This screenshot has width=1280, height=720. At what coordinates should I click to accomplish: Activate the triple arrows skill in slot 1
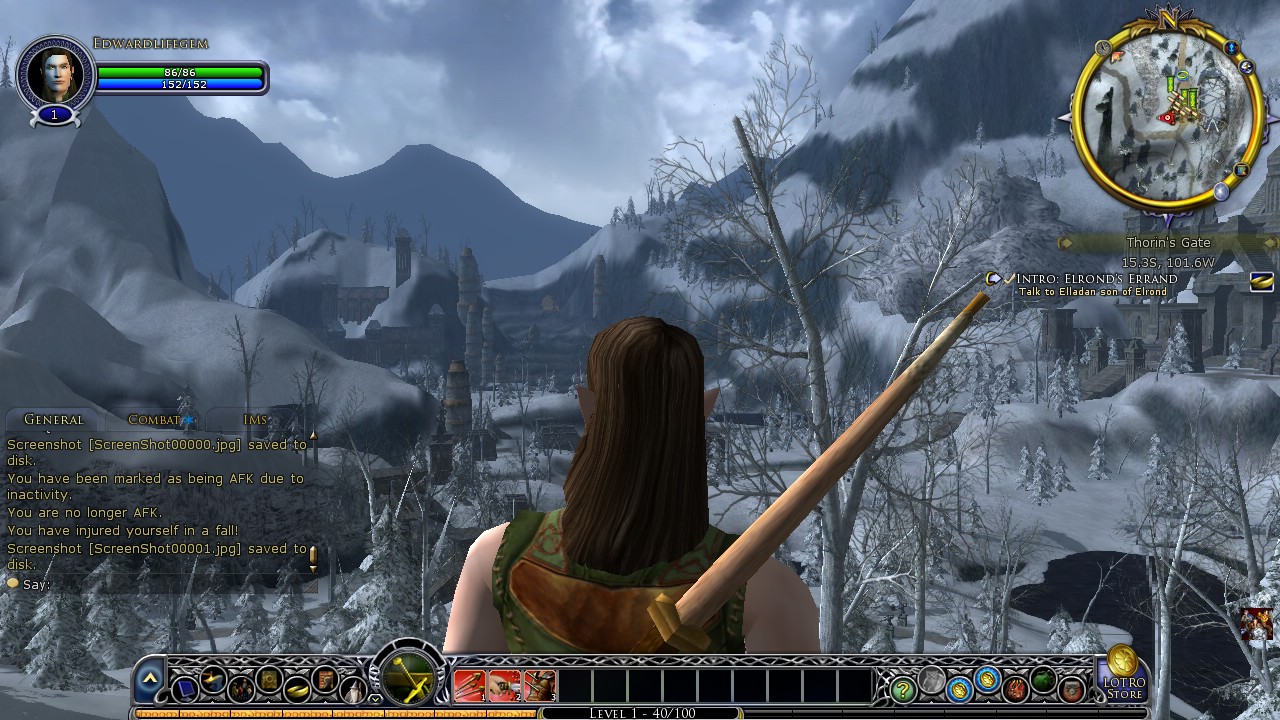(x=470, y=686)
